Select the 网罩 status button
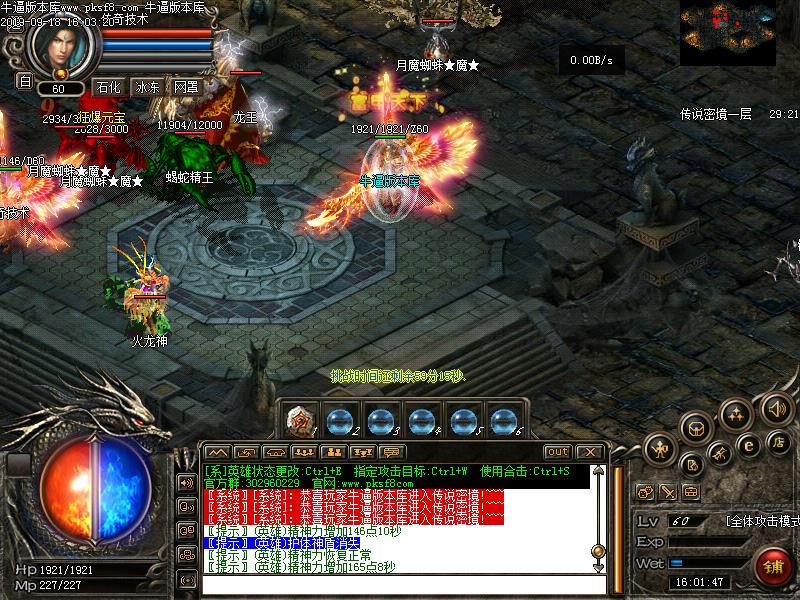Viewport: 800px width, 600px height. (186, 87)
